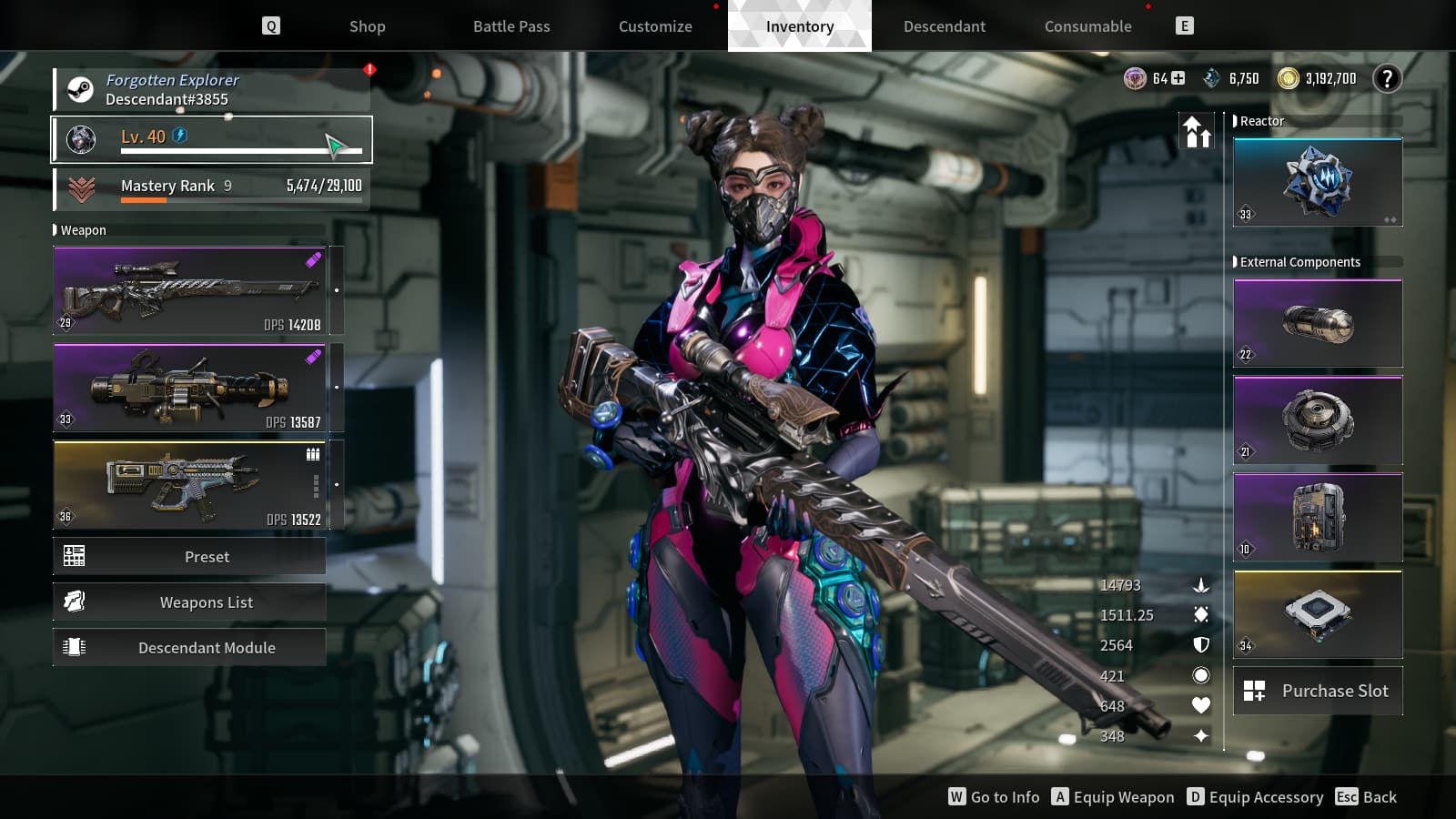Select the level 21 external component
Image resolution: width=1456 pixels, height=819 pixels.
(1317, 420)
